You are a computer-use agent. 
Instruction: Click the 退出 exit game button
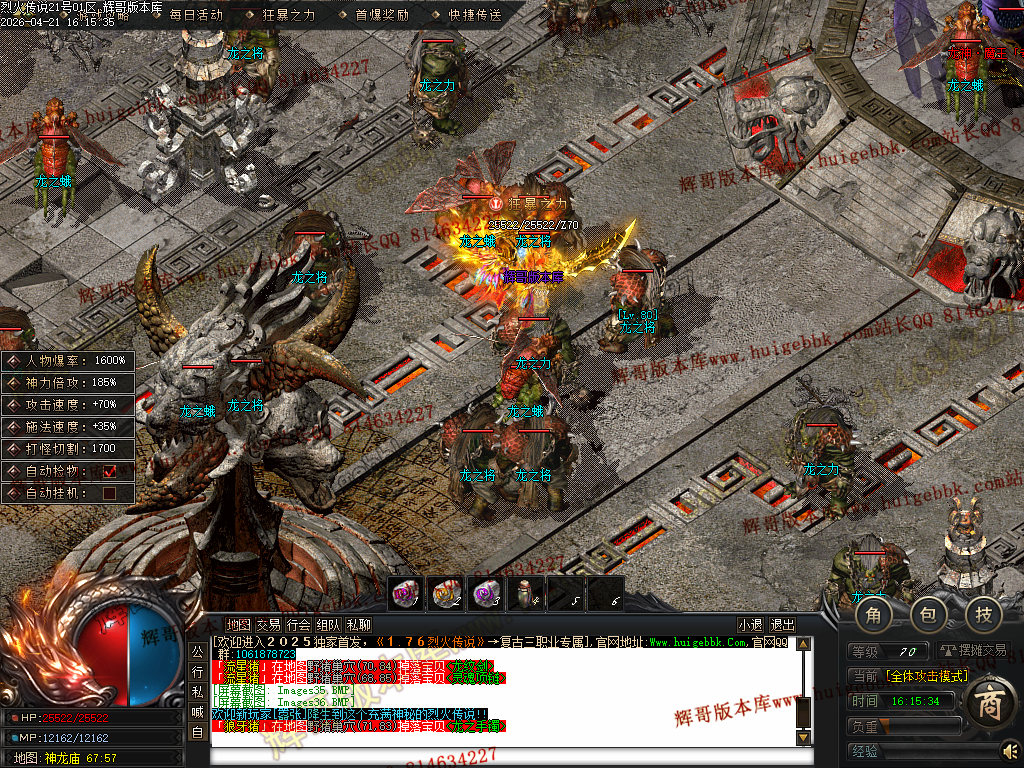[x=783, y=625]
